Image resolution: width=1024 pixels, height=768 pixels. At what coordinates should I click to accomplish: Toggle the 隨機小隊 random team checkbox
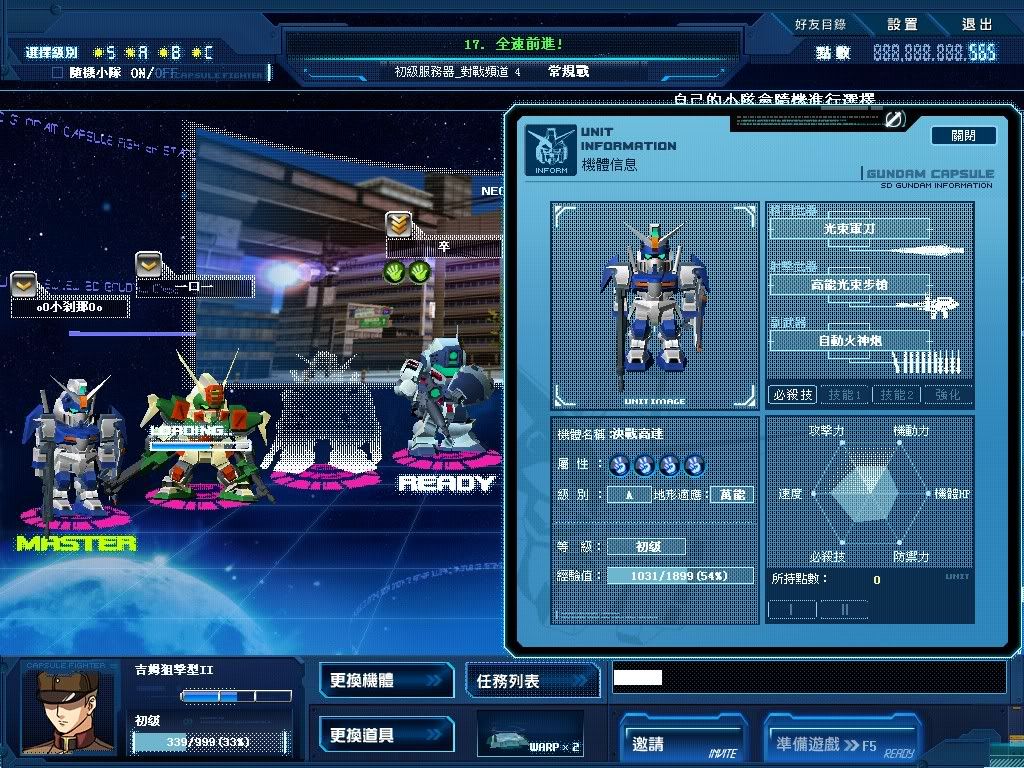(x=57, y=73)
